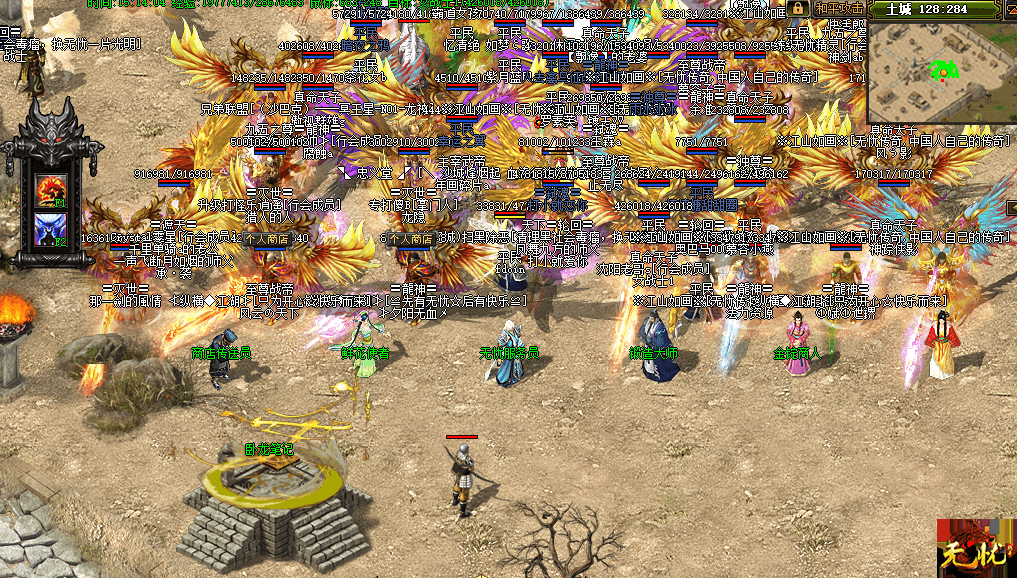
Task: Toggle the padlock lock button
Action: [797, 8]
